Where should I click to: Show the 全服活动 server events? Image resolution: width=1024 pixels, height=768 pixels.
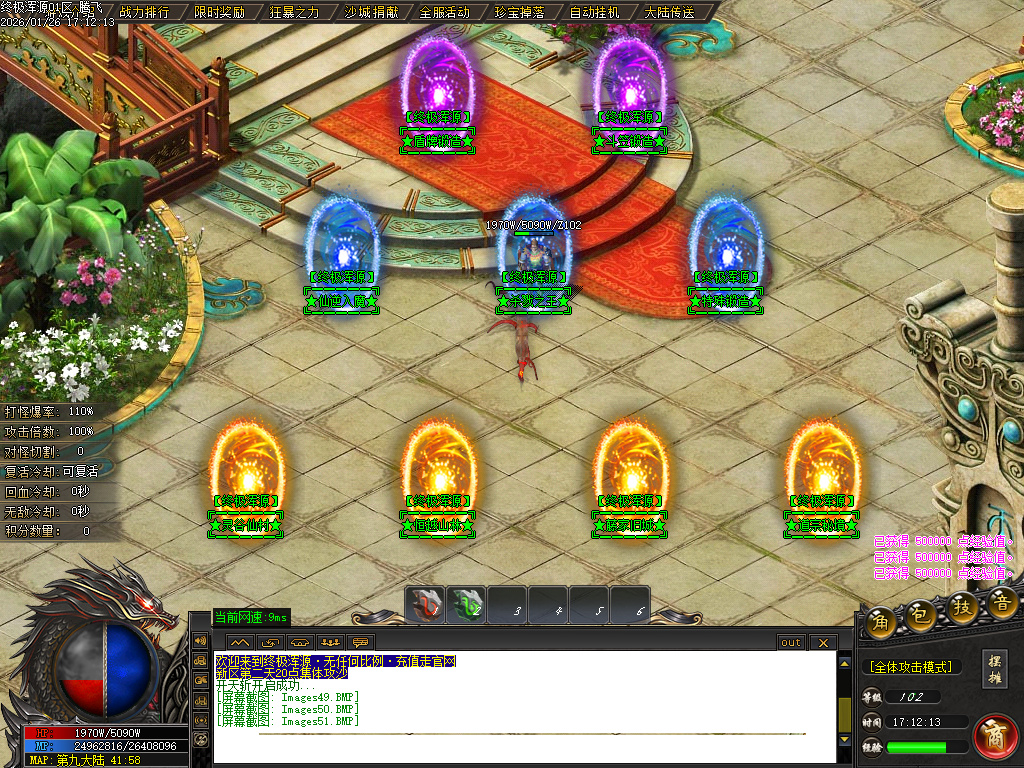coord(444,12)
